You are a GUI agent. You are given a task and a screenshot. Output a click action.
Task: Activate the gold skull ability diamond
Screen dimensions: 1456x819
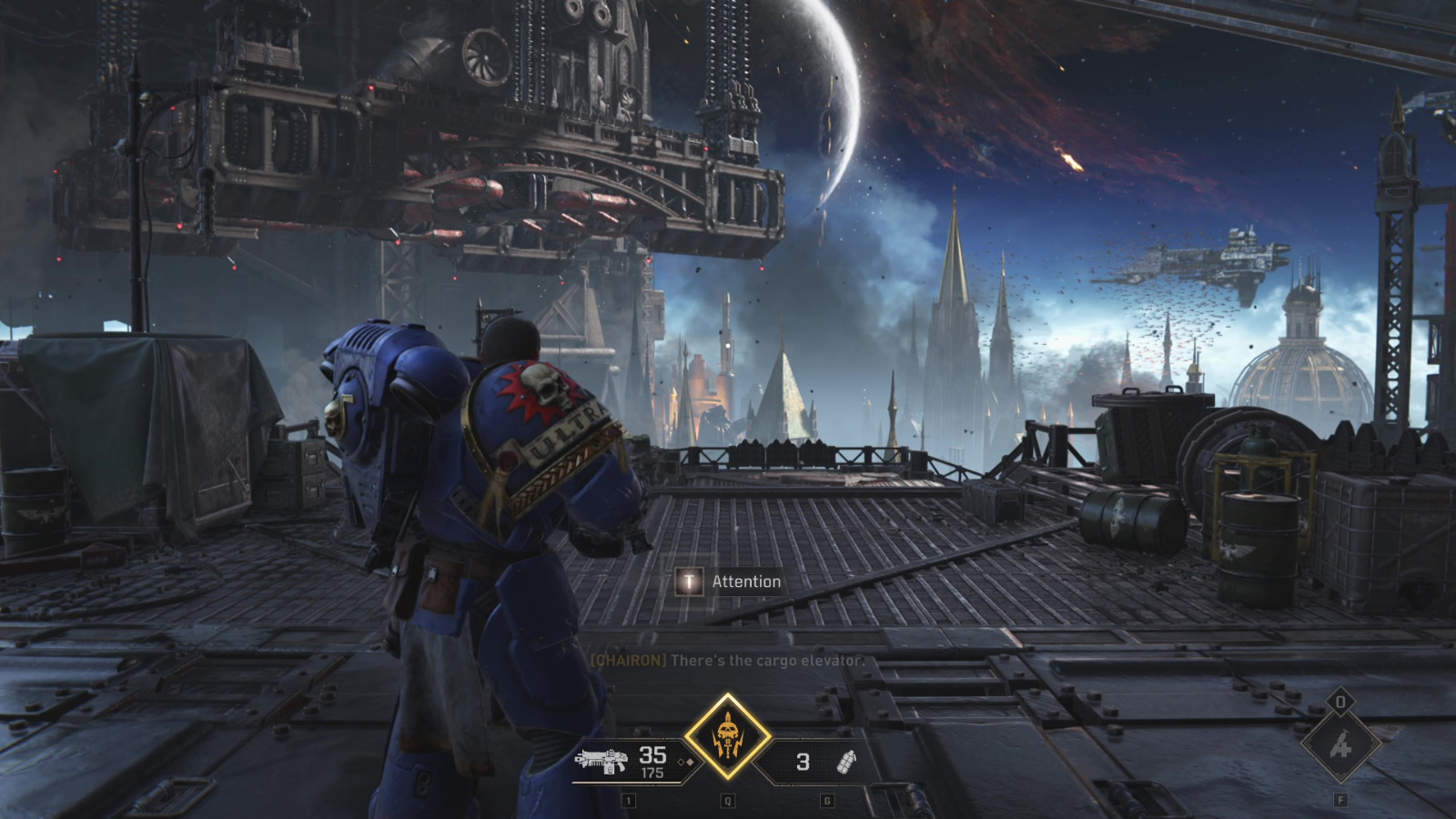coord(728,729)
